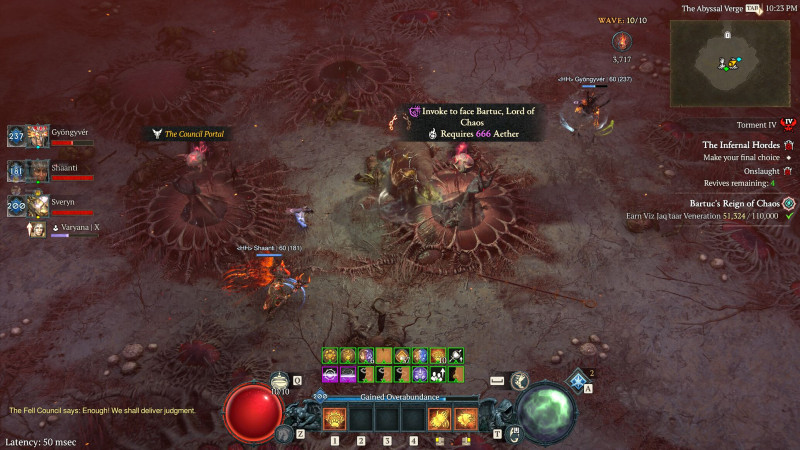This screenshot has width=800, height=450.
Task: Click the Aether currency icon
Action: (623, 41)
